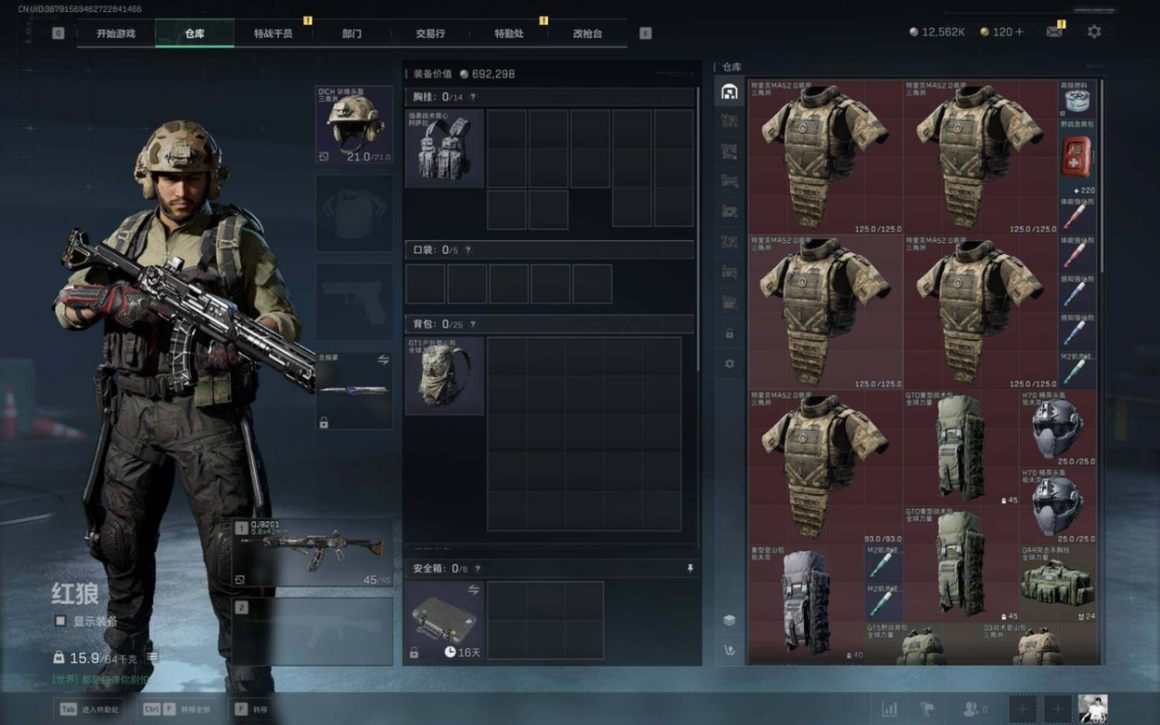Open the mail envelope icon

pyautogui.click(x=1054, y=32)
